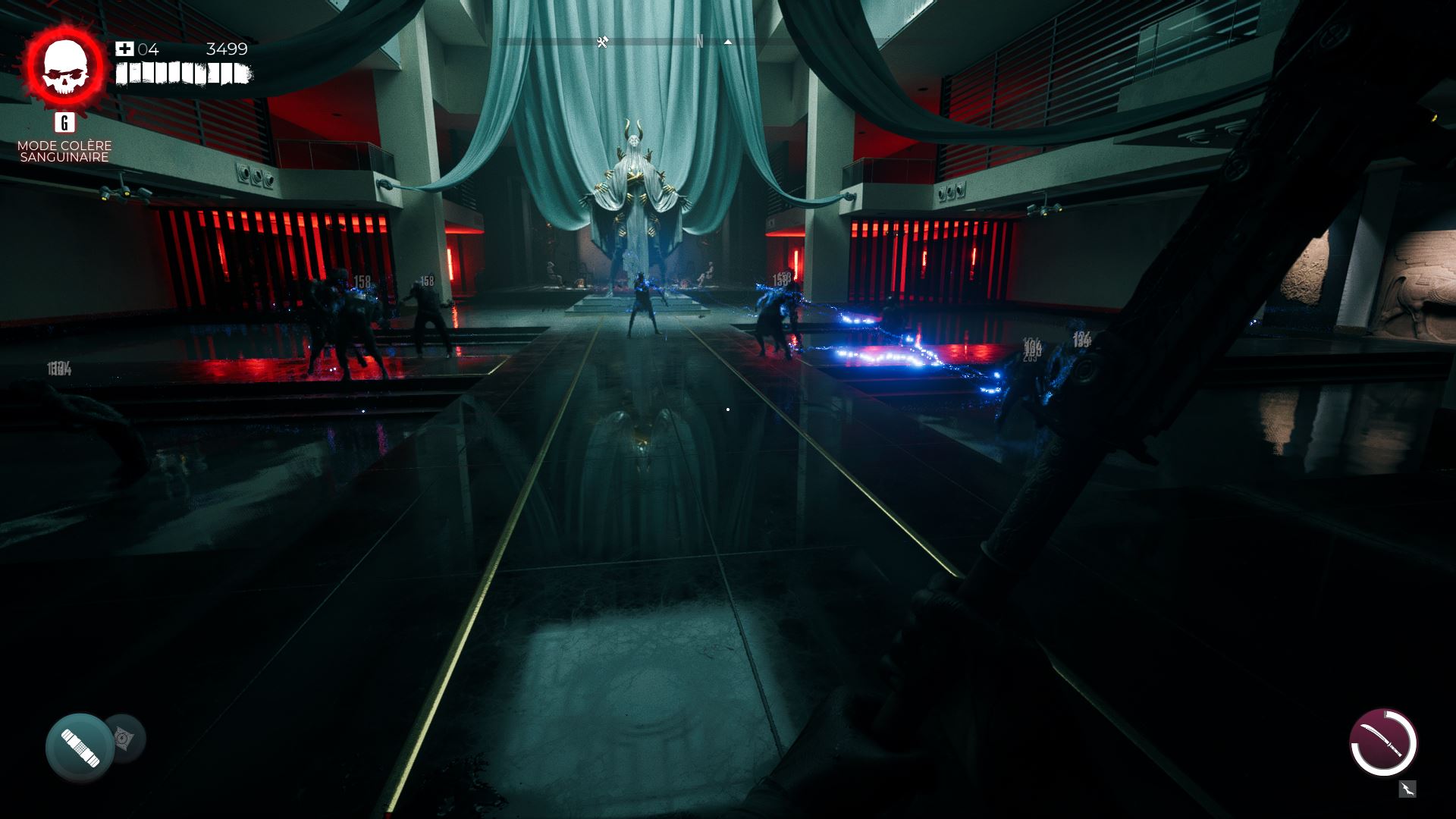
Task: Click the small weapon icon below the katana wheel
Action: (x=1407, y=789)
